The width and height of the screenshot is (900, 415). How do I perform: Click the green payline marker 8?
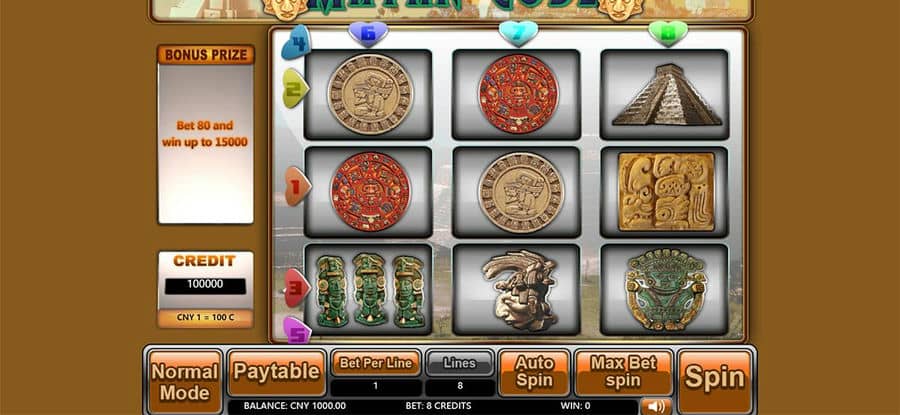pyautogui.click(x=667, y=34)
